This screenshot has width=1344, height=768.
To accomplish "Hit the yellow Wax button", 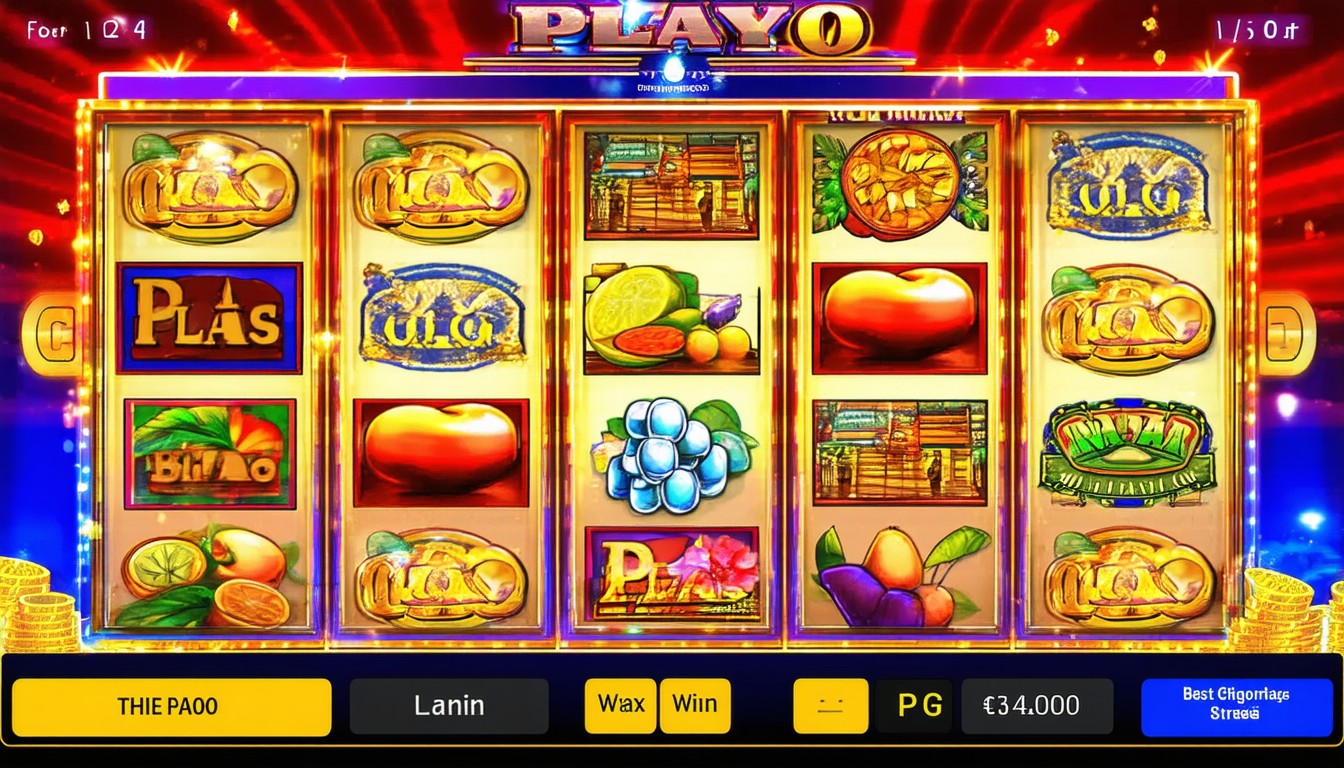I will point(620,706).
